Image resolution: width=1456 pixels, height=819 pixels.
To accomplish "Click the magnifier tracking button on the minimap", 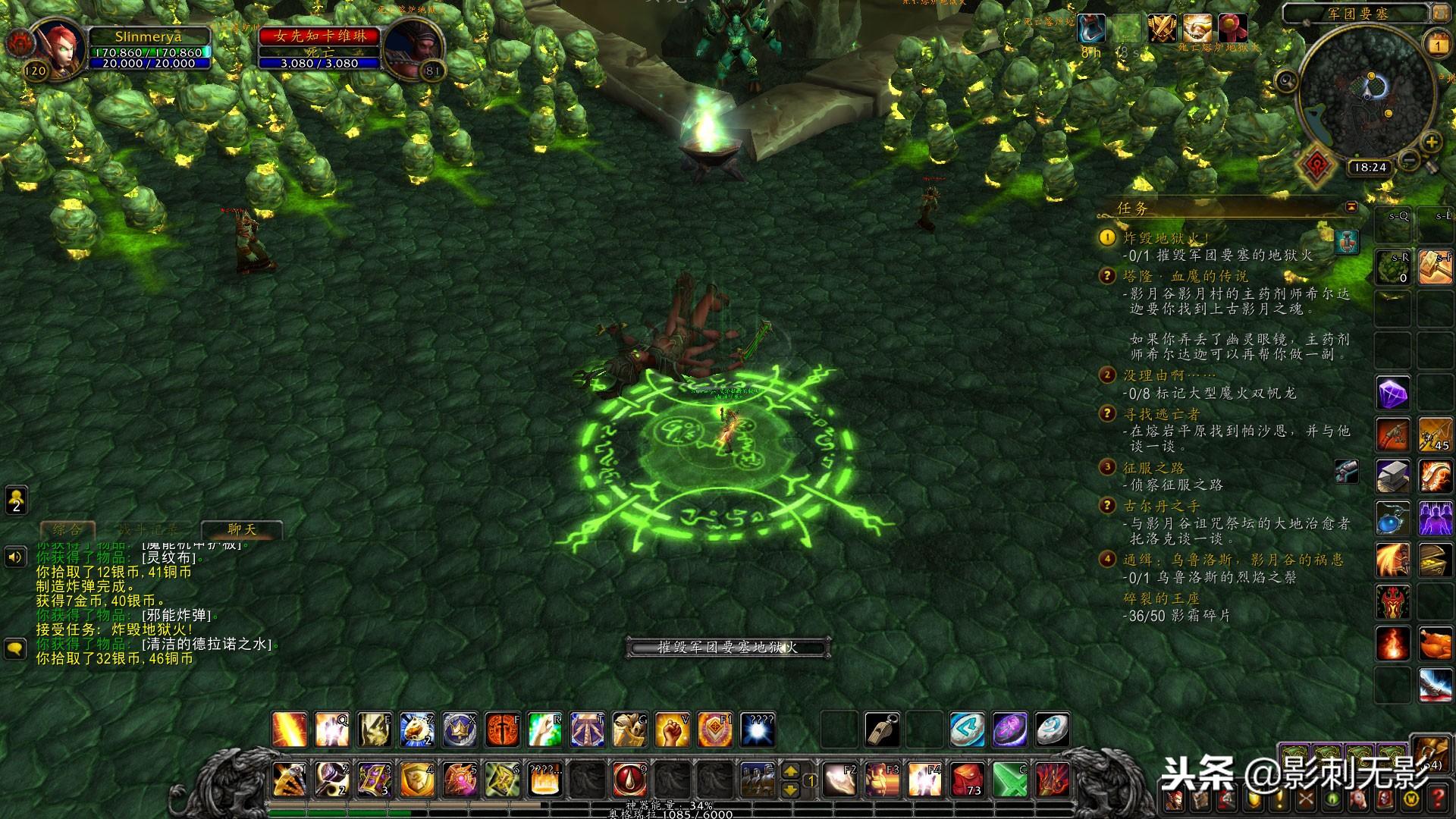I will pos(1286,80).
